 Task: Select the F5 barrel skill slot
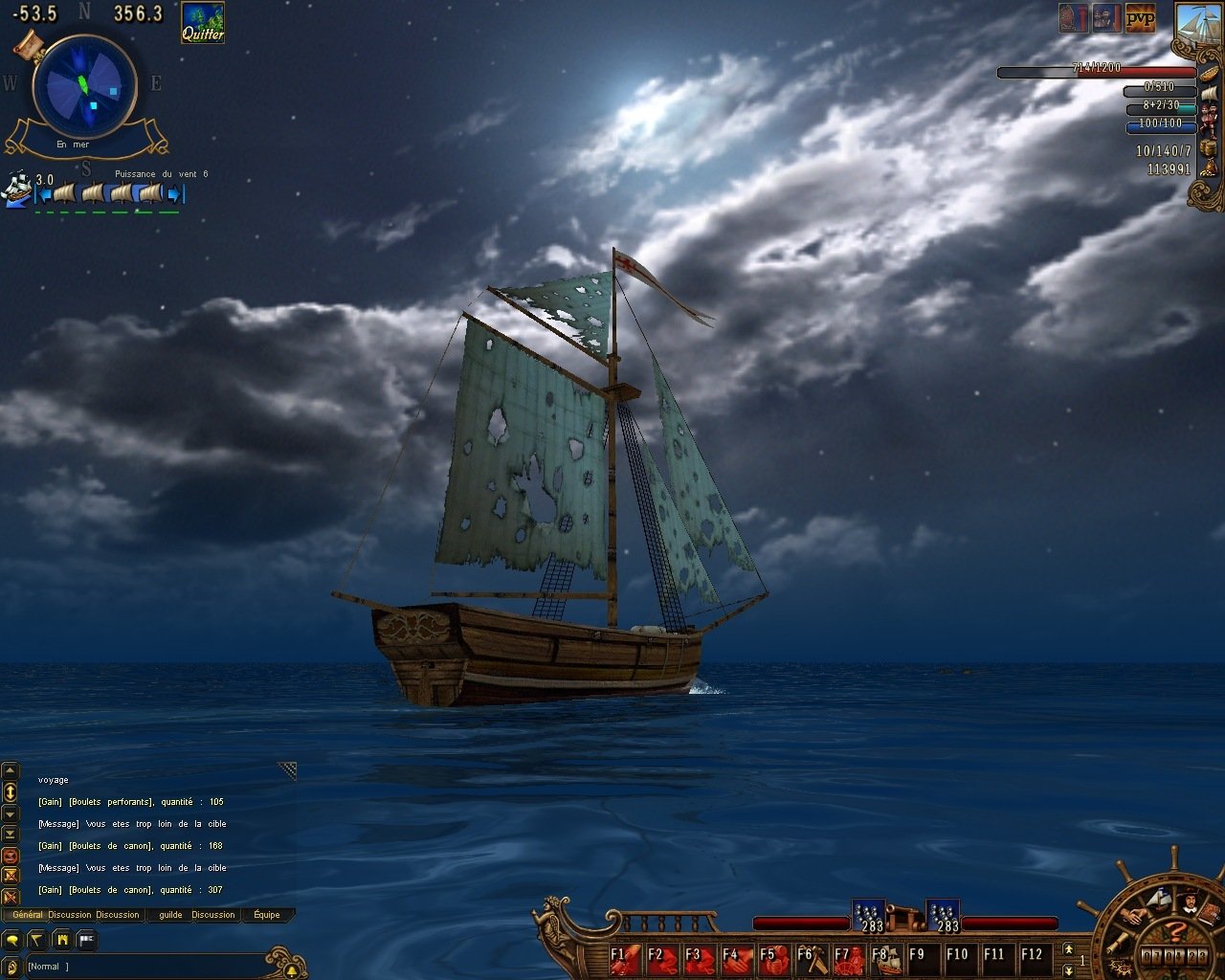tap(770, 955)
